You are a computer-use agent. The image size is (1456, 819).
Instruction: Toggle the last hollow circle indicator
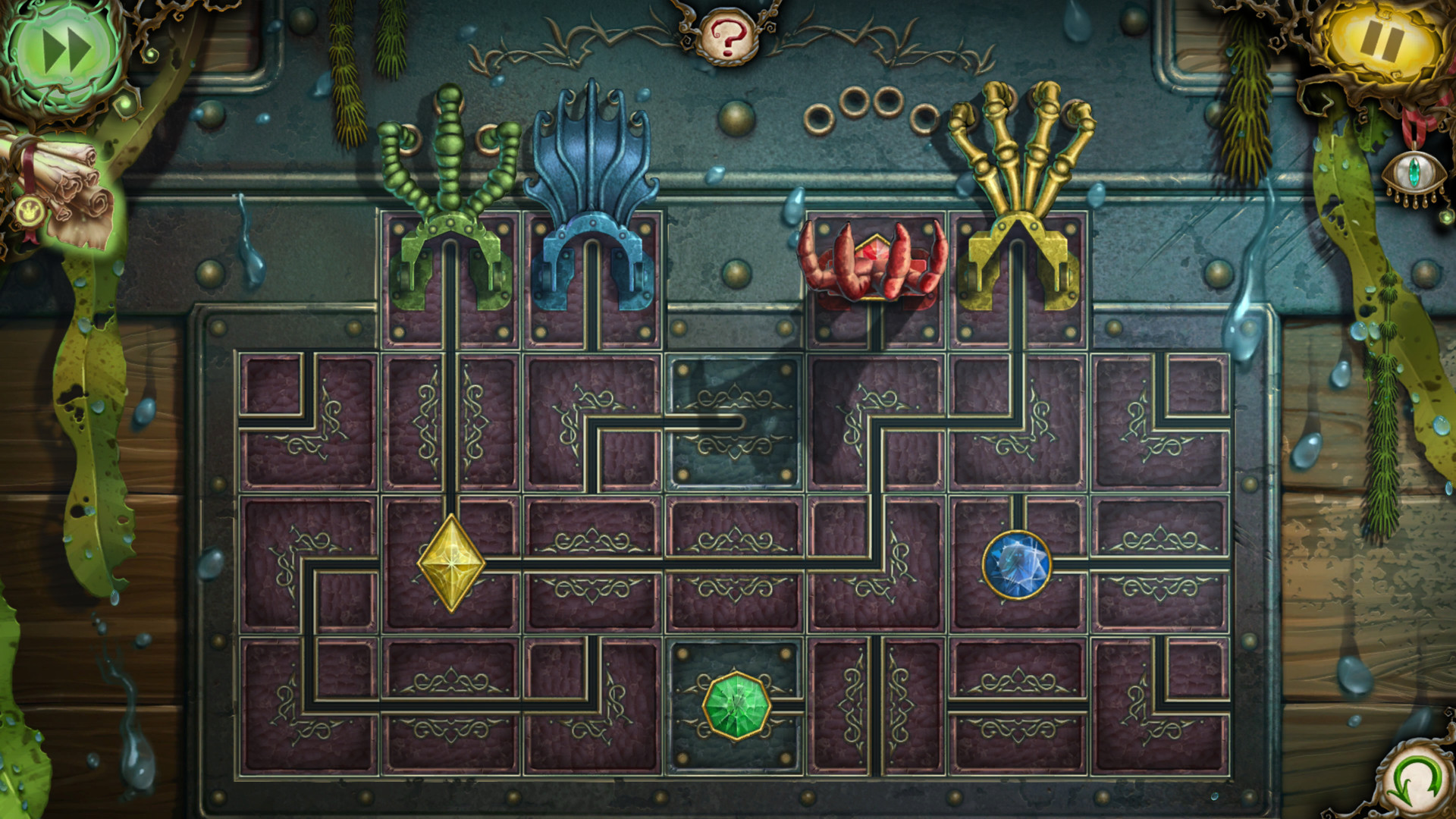coord(925,119)
